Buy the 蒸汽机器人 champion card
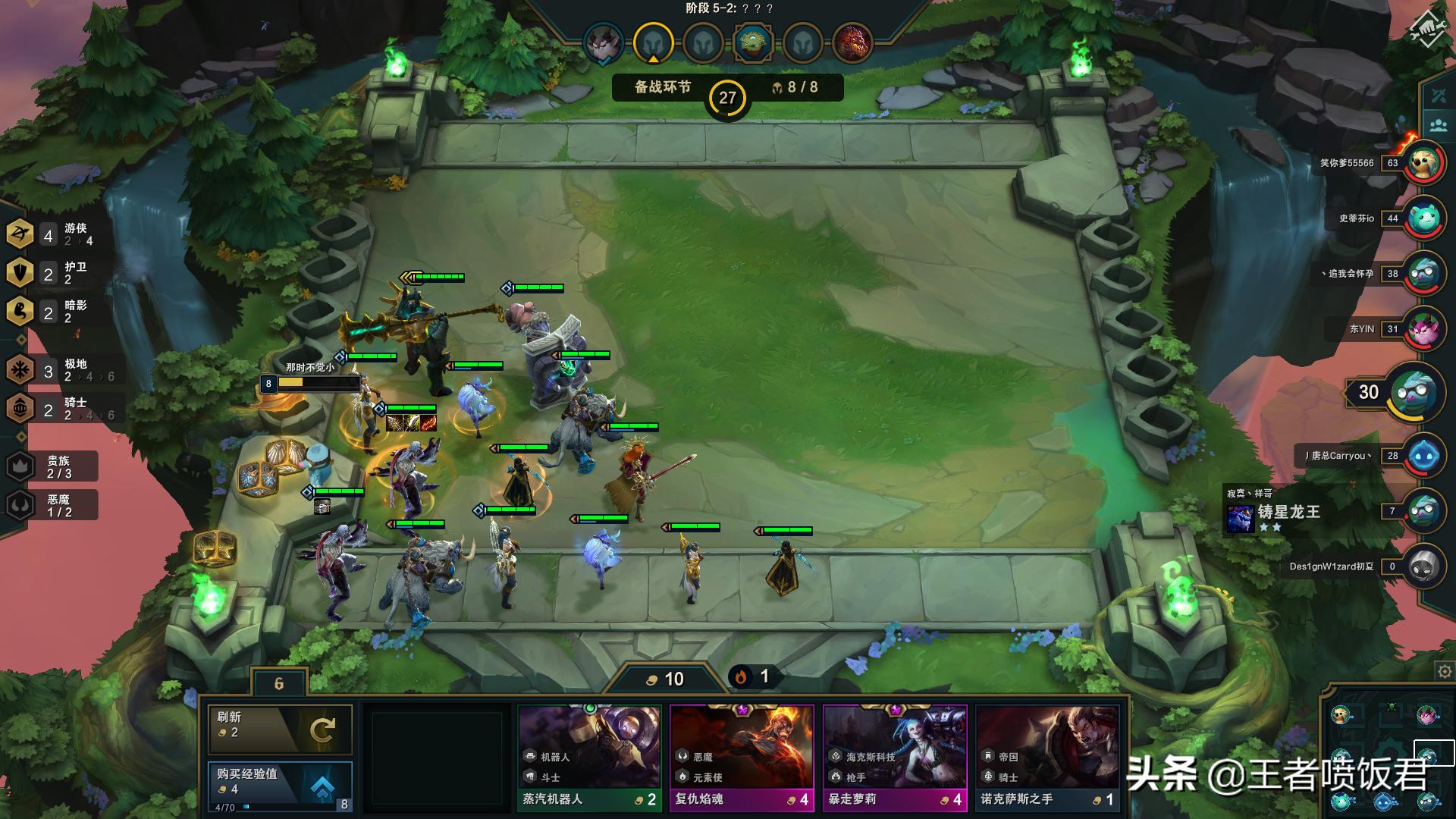Screen dimensions: 1456x819 pos(589,758)
